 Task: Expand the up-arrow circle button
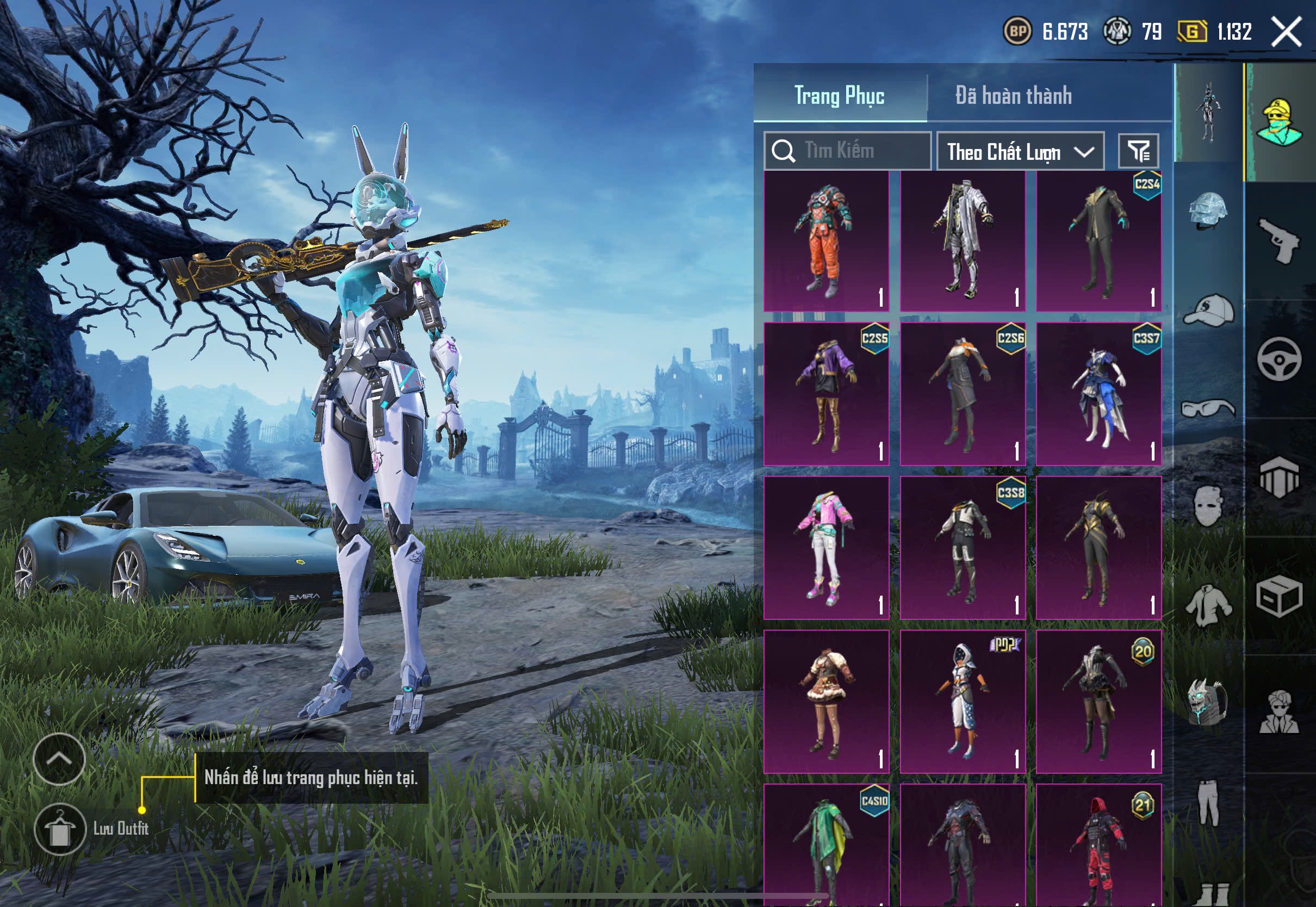[59, 759]
